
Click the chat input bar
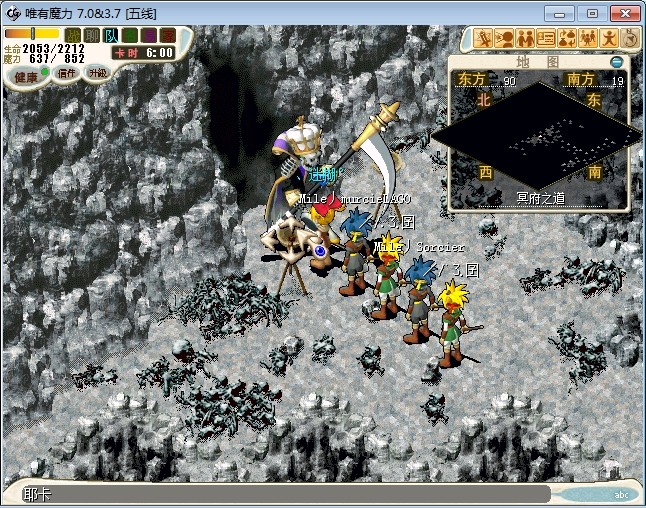(x=280, y=494)
